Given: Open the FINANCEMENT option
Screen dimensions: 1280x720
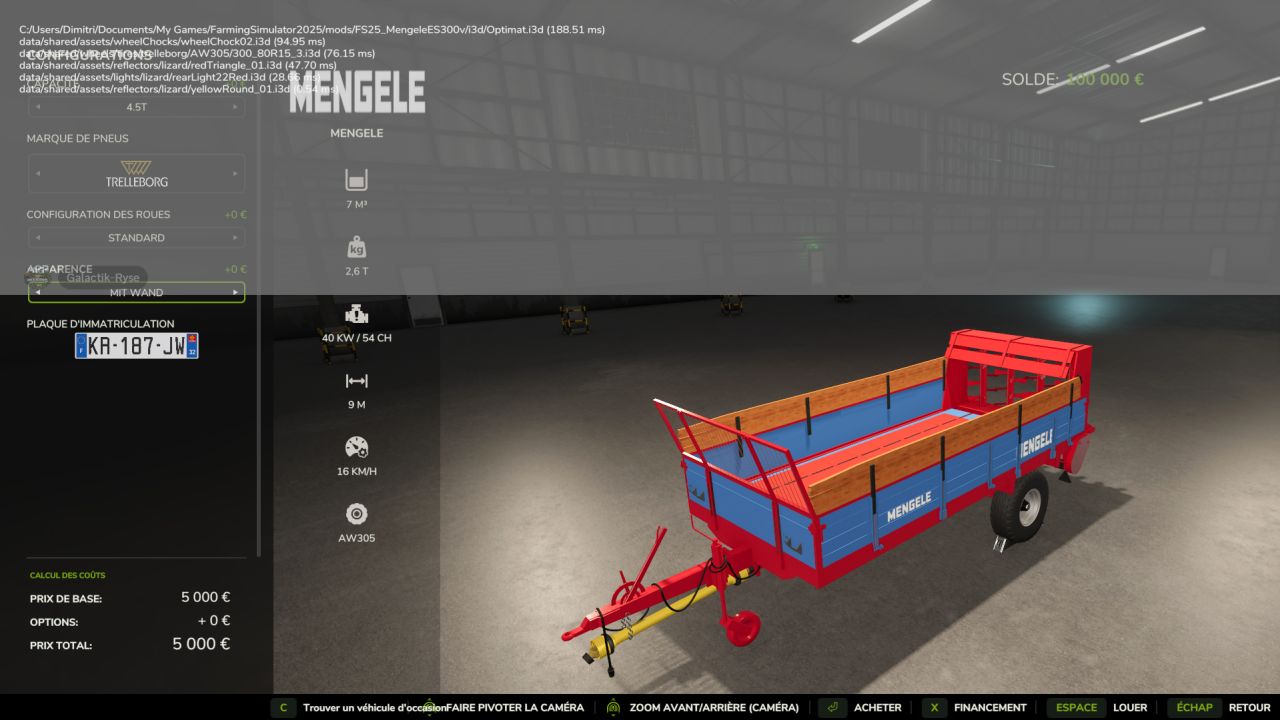Looking at the screenshot, I should click(x=988, y=707).
